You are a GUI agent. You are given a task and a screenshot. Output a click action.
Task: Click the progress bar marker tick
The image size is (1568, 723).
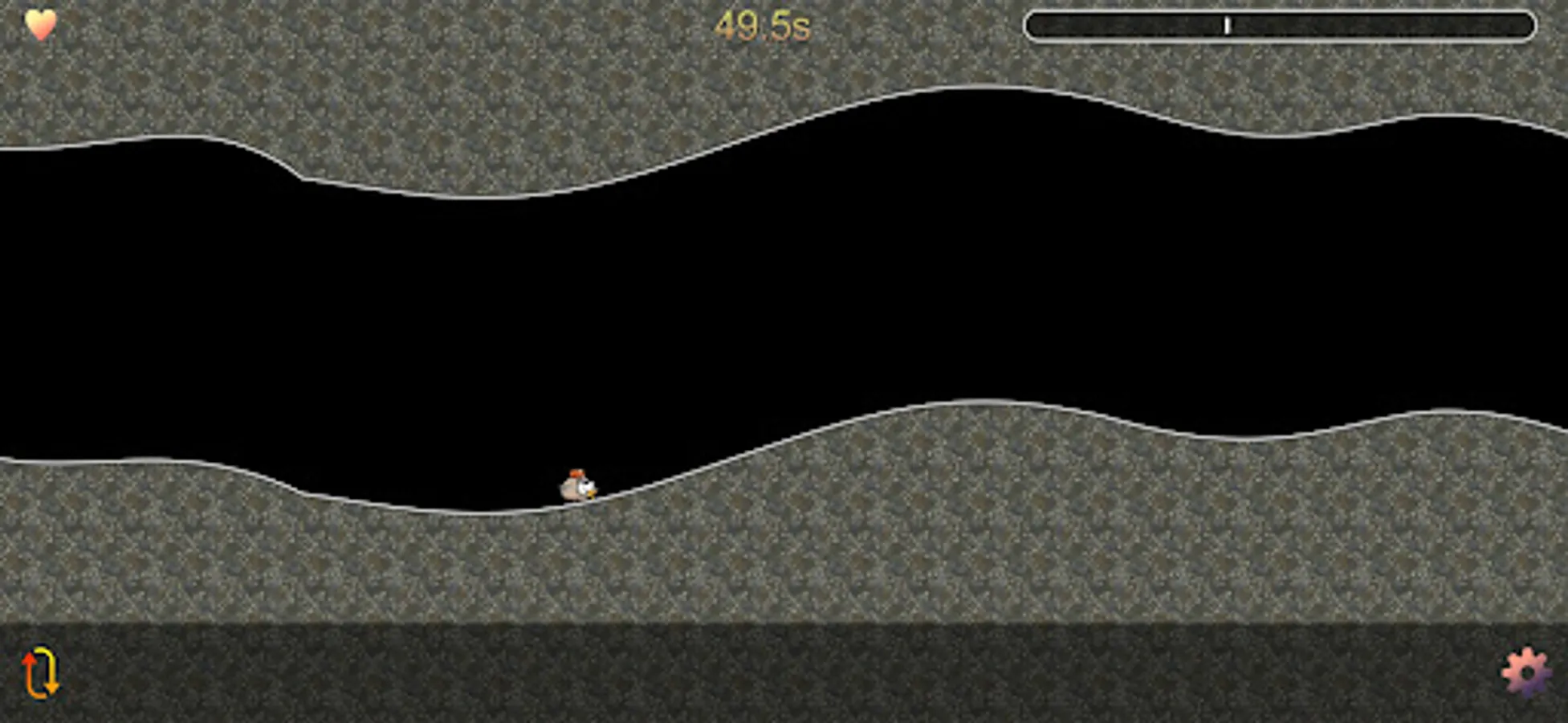pos(1228,26)
